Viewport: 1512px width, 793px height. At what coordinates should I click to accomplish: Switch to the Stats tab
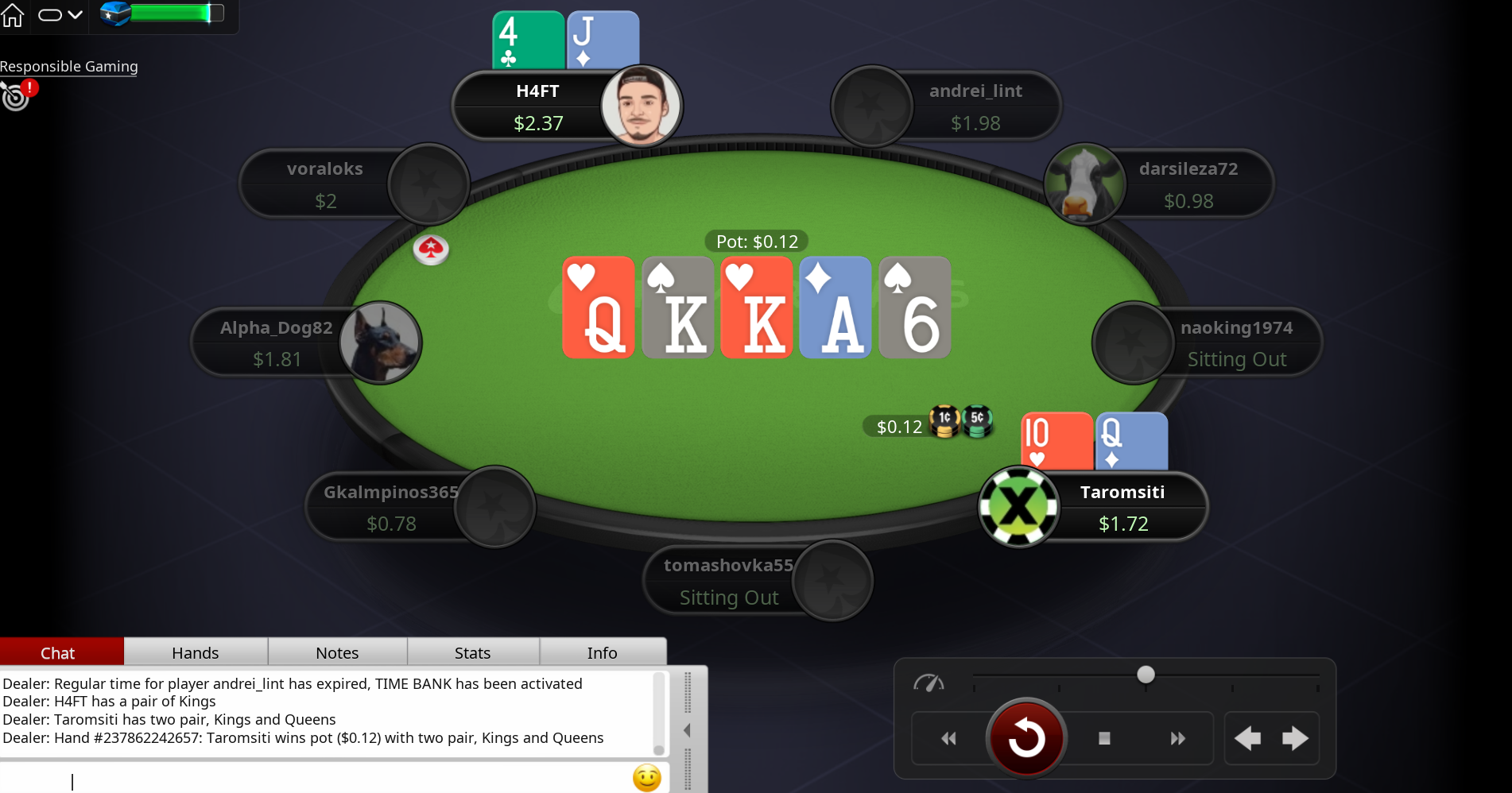click(472, 652)
